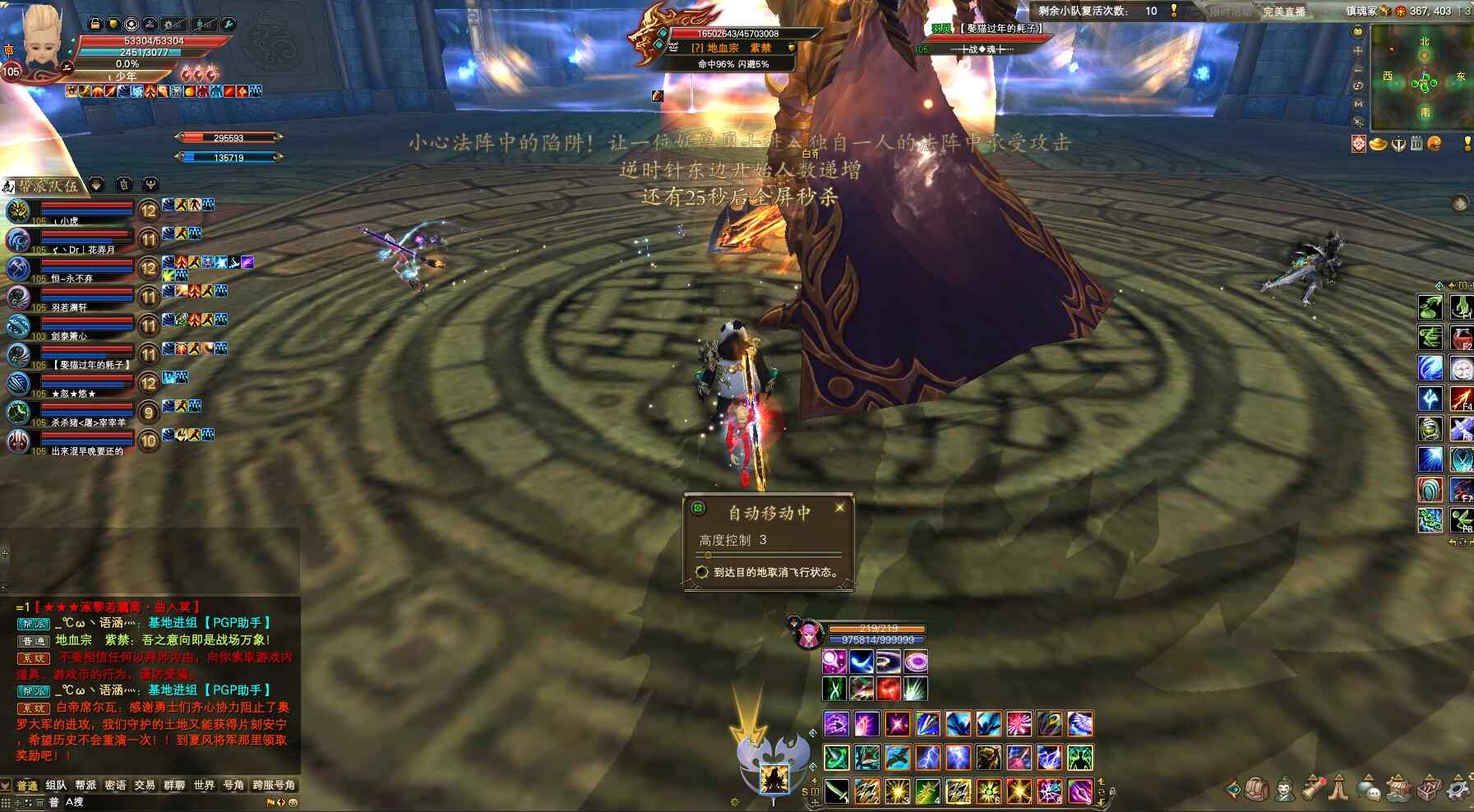Open the gold ingot shop icon
1474x812 pixels.
pos(1378,144)
